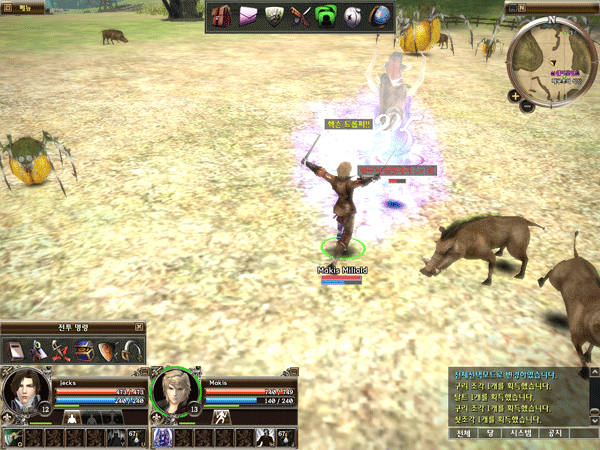
Task: Select the blue treasure chest command
Action: click(84, 350)
